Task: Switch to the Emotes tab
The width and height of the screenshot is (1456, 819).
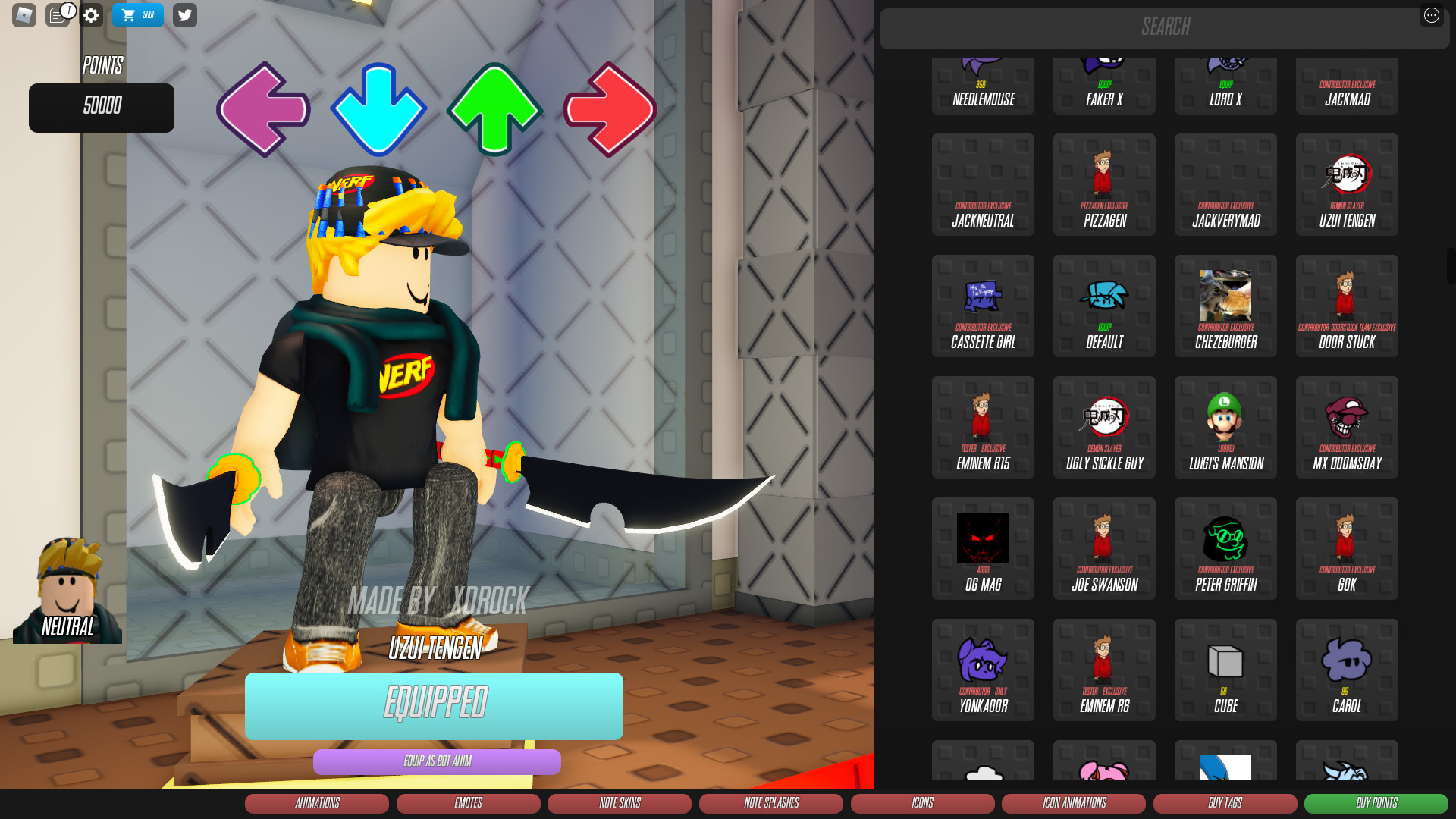Action: coord(468,803)
